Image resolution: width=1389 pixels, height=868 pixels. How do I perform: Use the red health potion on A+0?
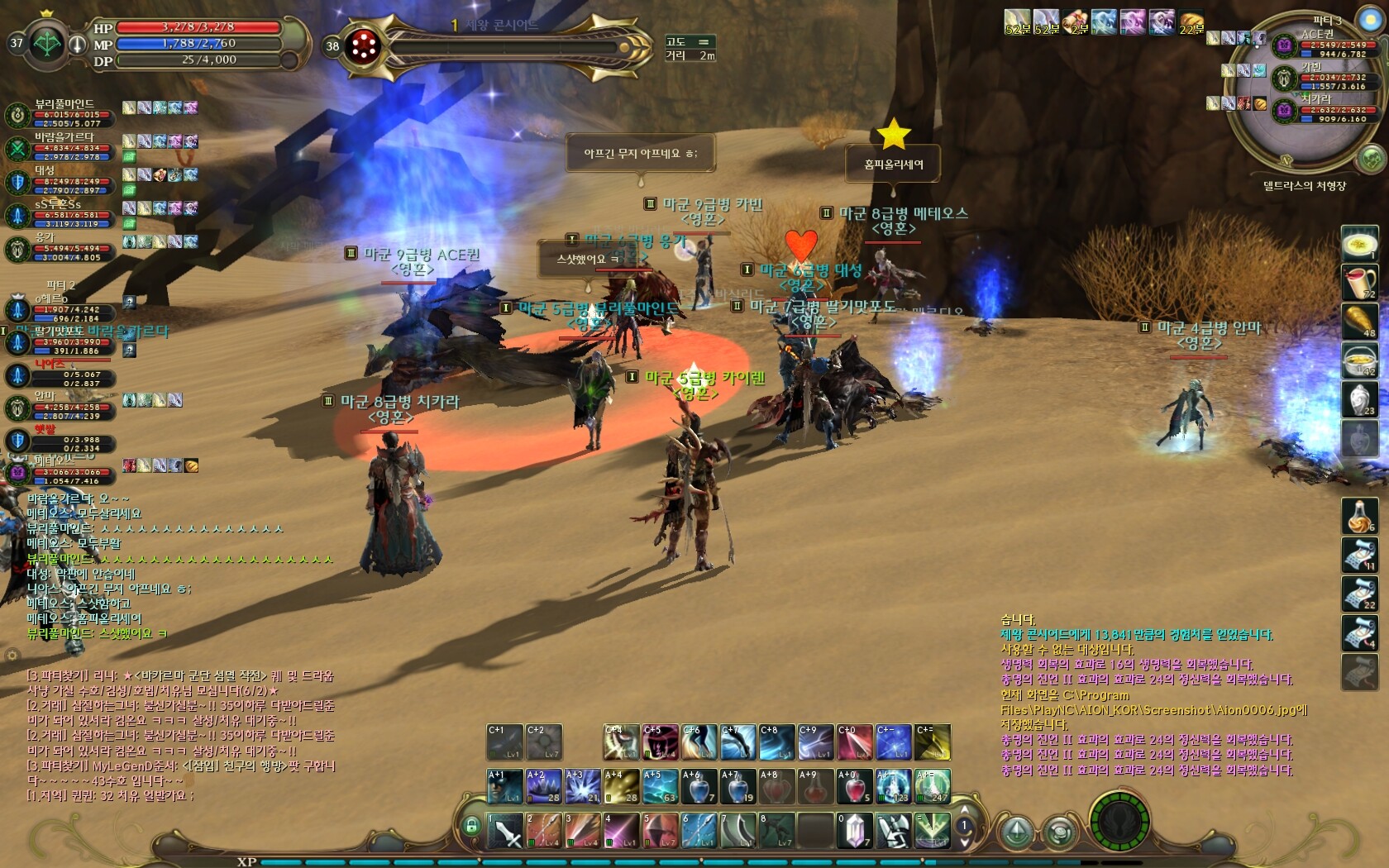coord(855,786)
